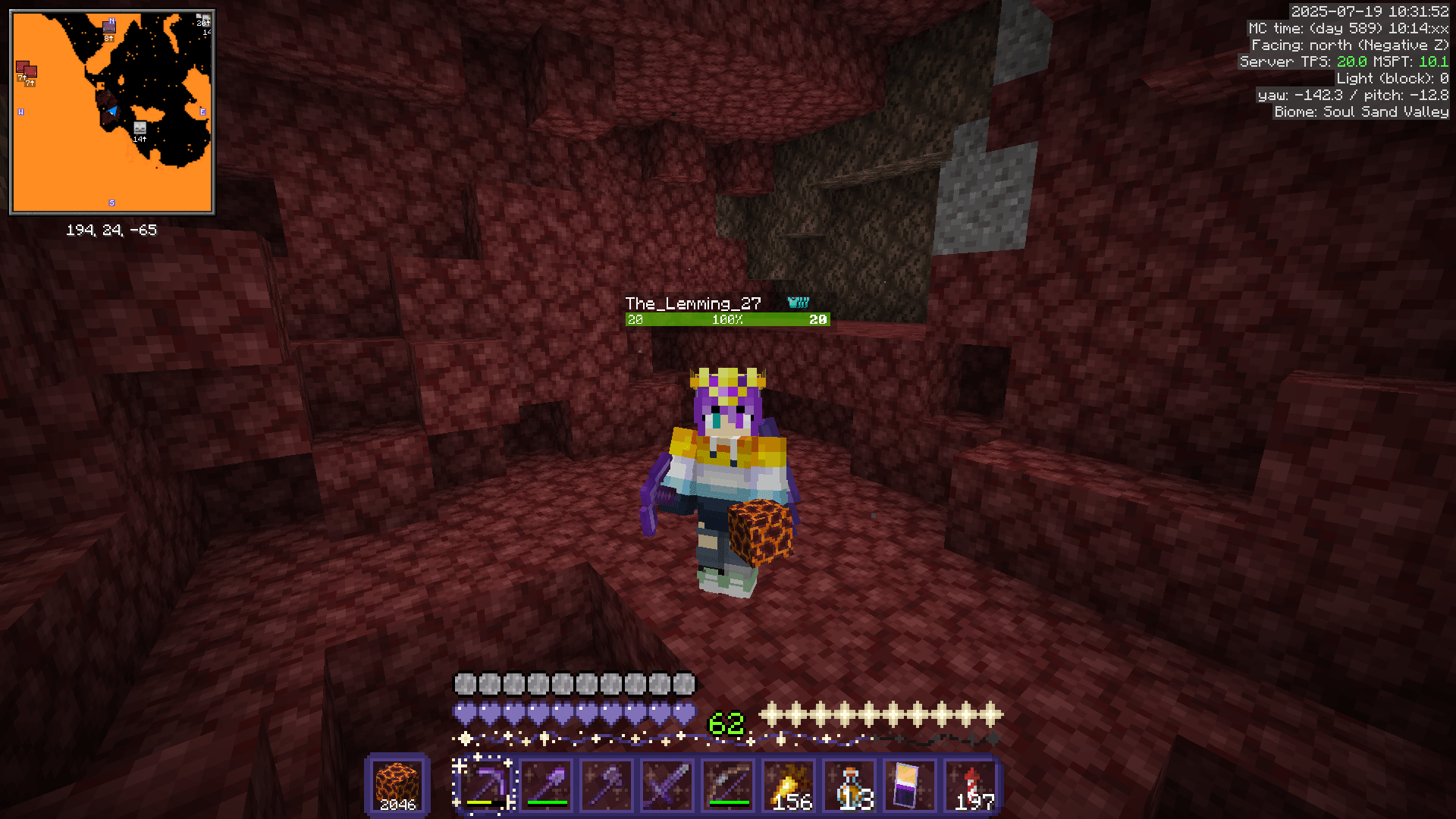Select the netherite pickaxe in the hotbar

485,785
